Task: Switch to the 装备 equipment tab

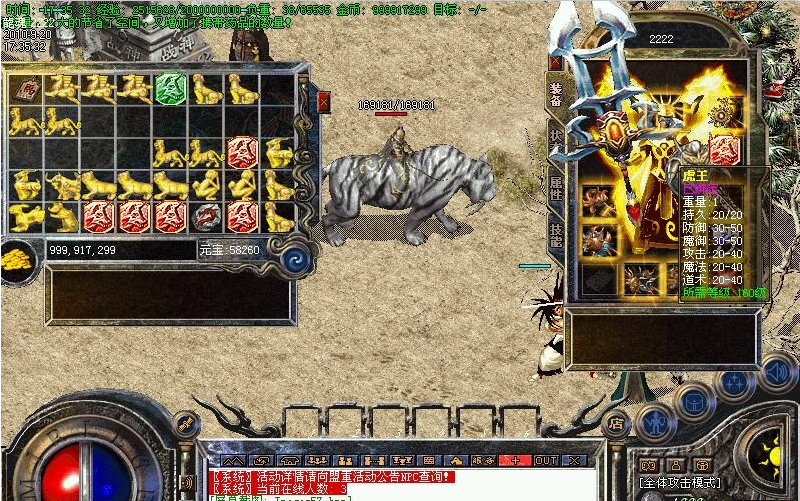Action: pos(556,90)
